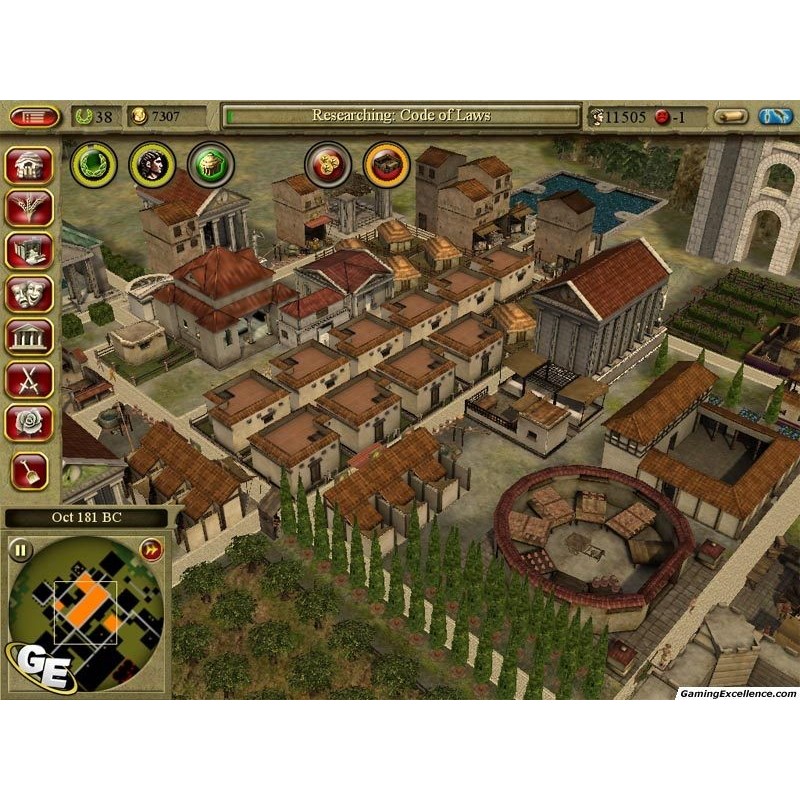The width and height of the screenshot is (800, 800).
Task: Click the blue button in top bar
Action: pos(776,116)
